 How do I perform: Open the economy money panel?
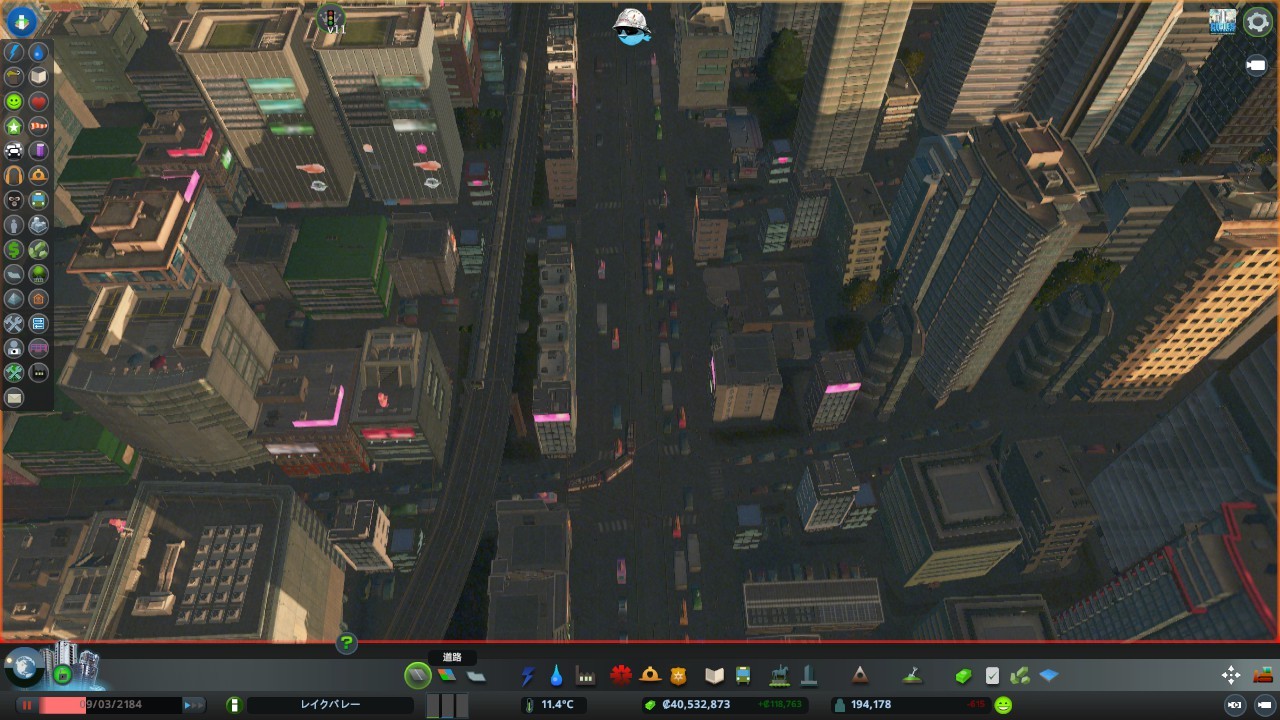coord(962,676)
